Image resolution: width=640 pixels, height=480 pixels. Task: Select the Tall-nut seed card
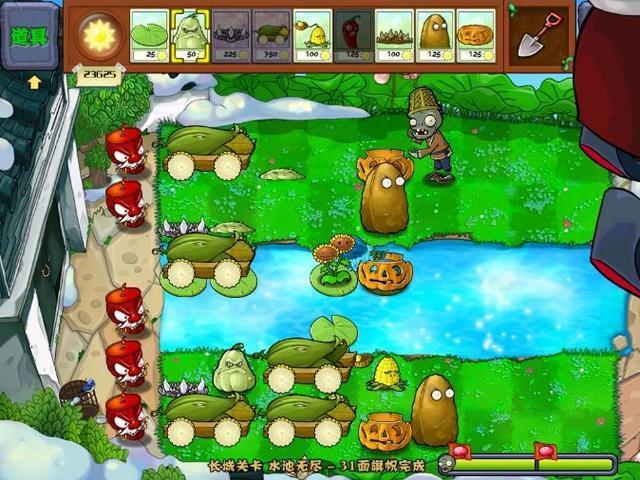435,36
